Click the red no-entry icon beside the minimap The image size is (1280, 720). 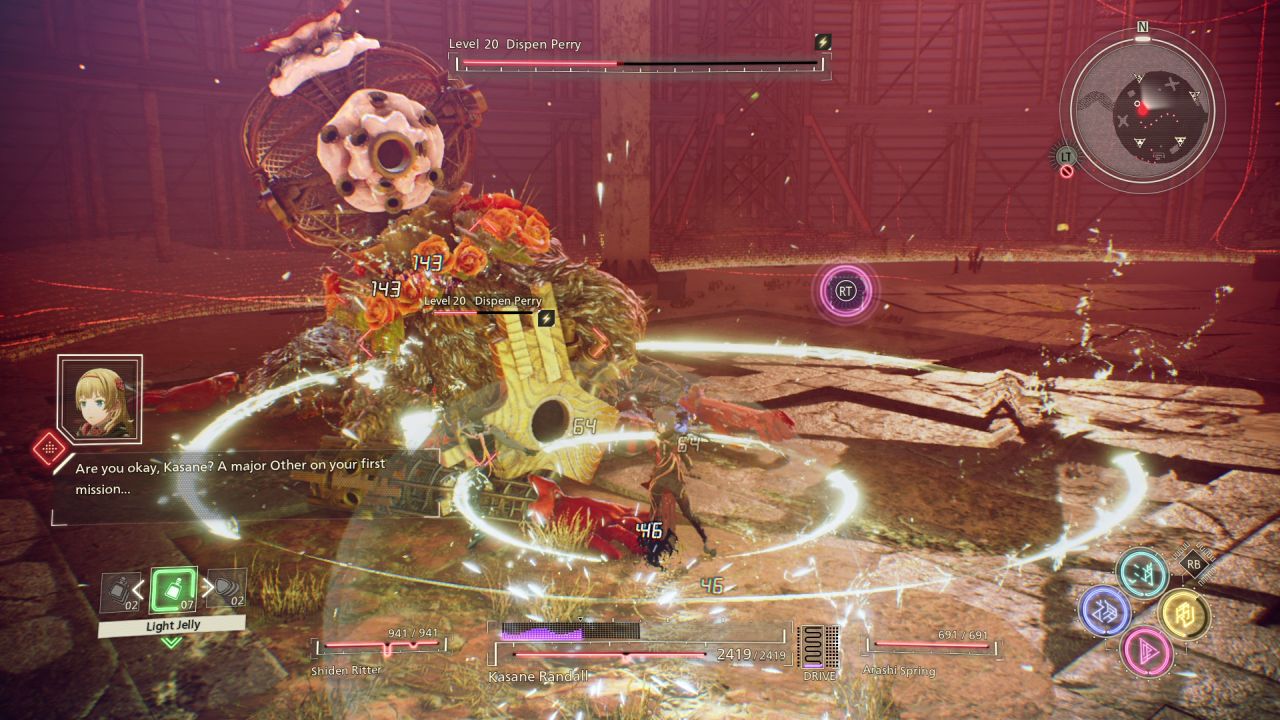[1067, 171]
